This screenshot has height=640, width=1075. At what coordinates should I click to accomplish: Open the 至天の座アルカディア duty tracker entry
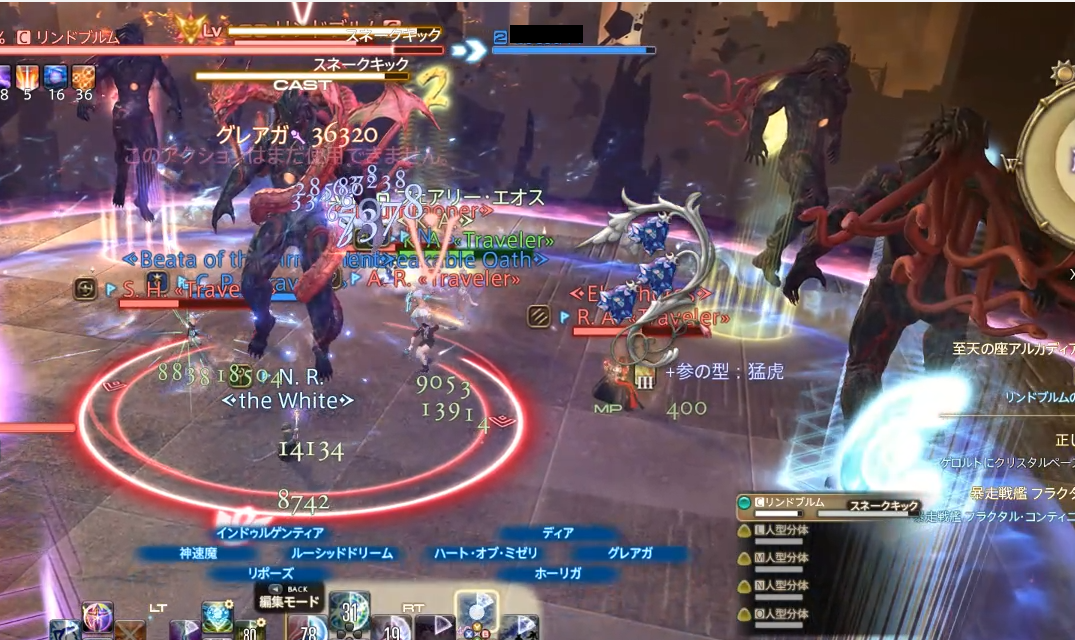[x=1012, y=351]
